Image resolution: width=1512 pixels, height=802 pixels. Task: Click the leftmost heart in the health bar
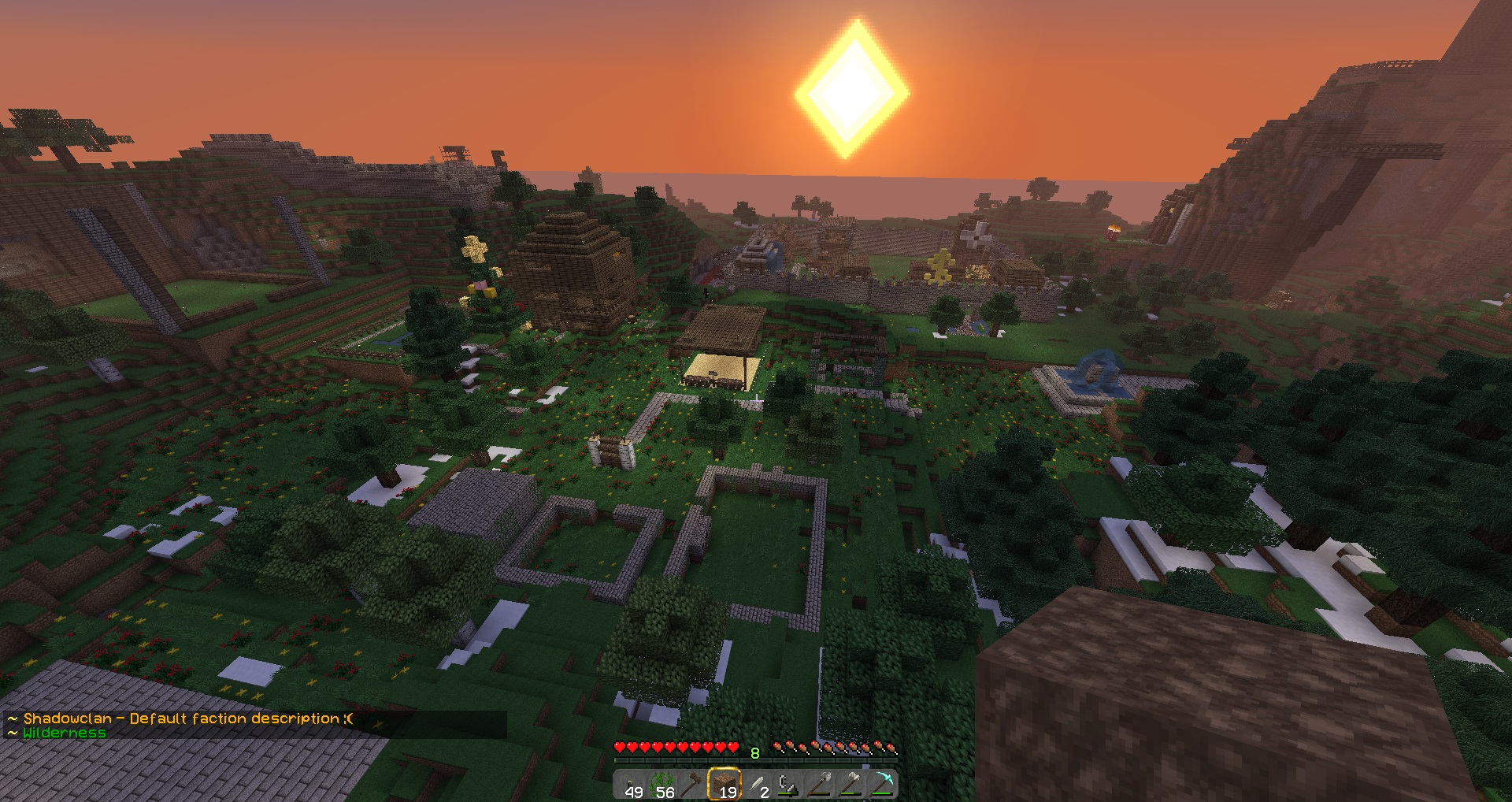click(620, 747)
